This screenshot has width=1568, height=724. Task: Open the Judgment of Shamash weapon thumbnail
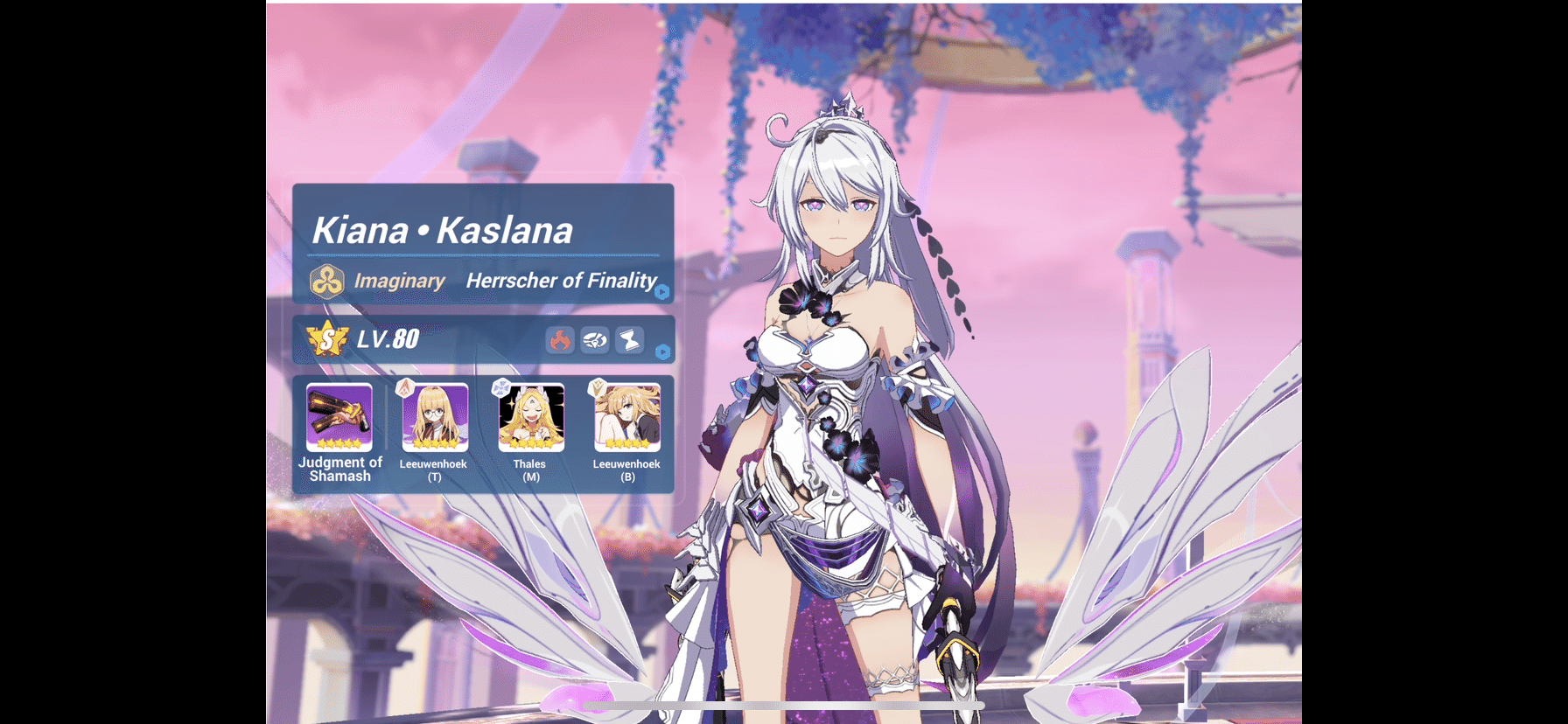pos(338,416)
